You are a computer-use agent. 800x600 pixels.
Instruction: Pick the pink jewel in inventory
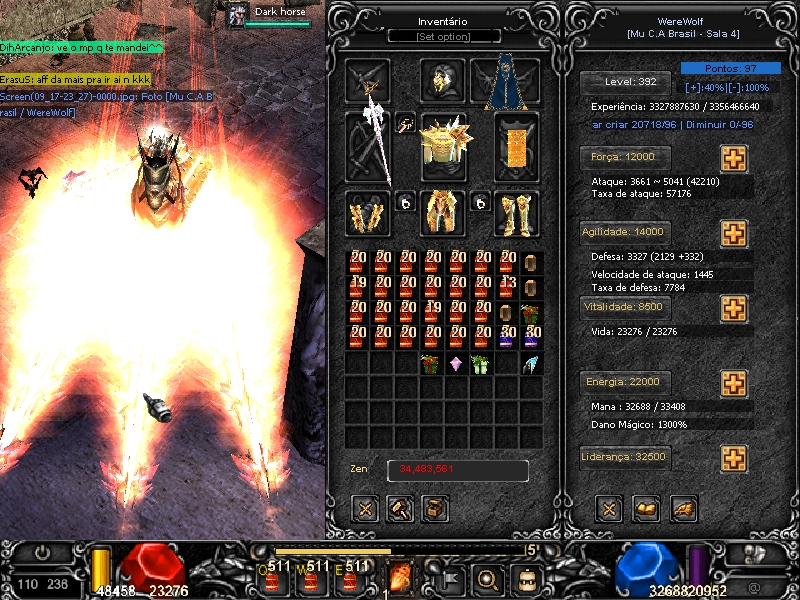456,365
